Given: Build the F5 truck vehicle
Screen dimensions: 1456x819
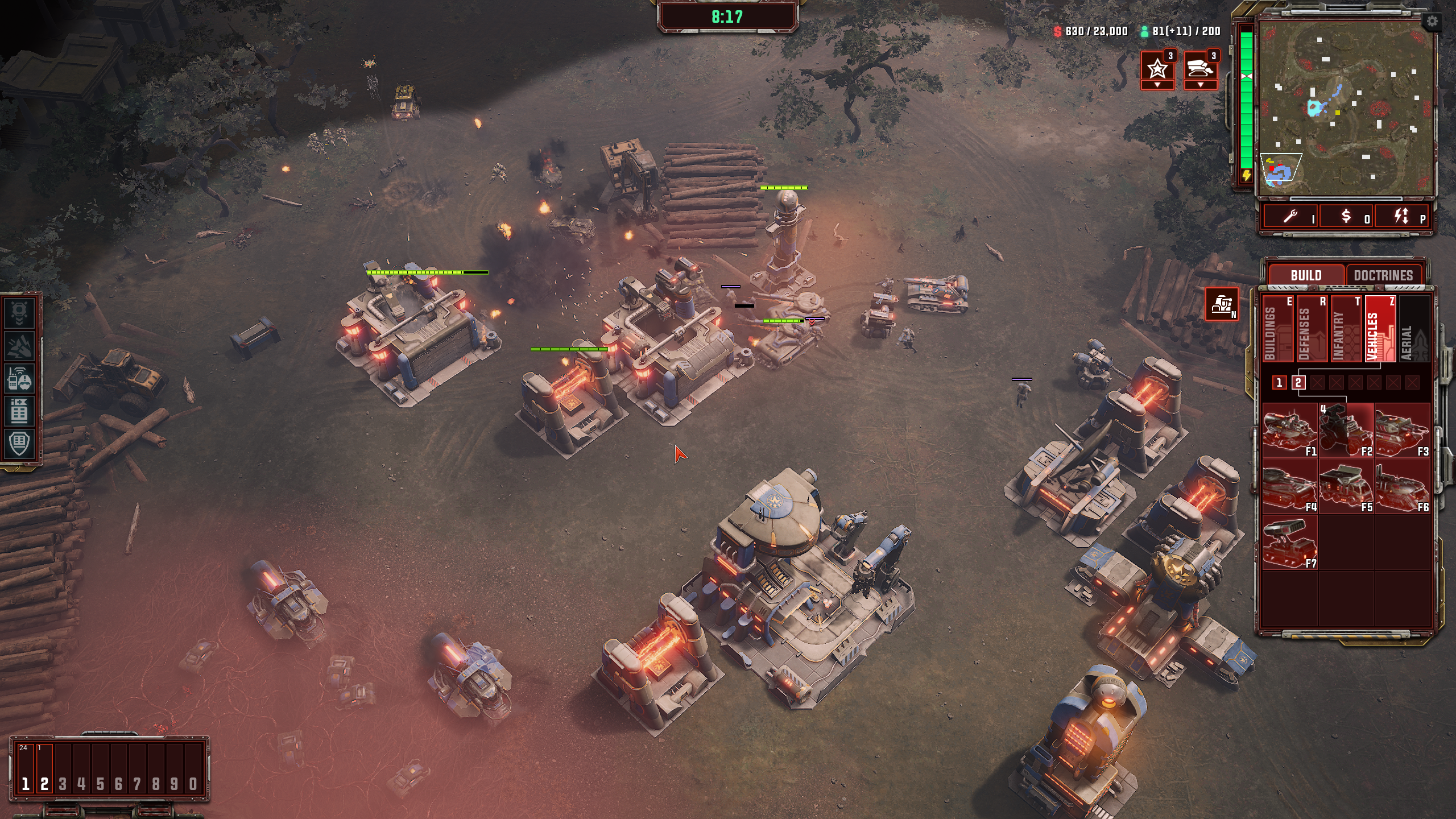Looking at the screenshot, I should coord(1346,486).
